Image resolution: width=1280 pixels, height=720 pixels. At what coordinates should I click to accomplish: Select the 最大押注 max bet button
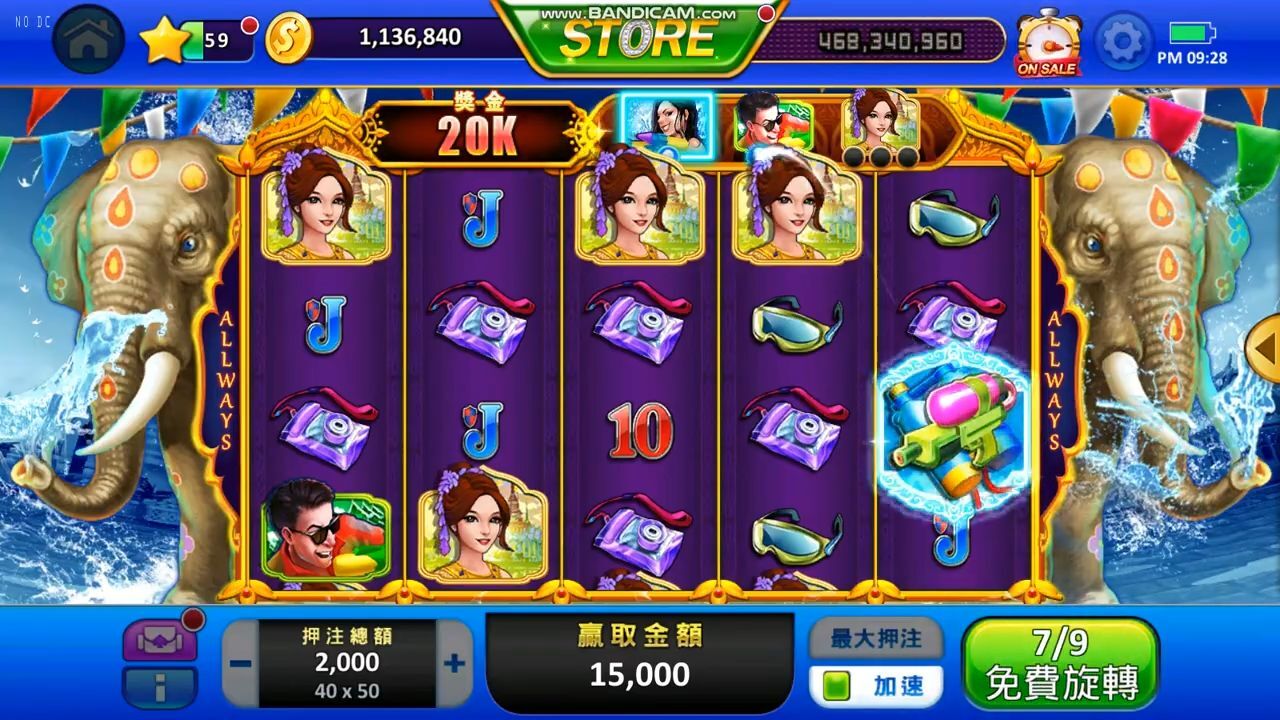pos(875,636)
